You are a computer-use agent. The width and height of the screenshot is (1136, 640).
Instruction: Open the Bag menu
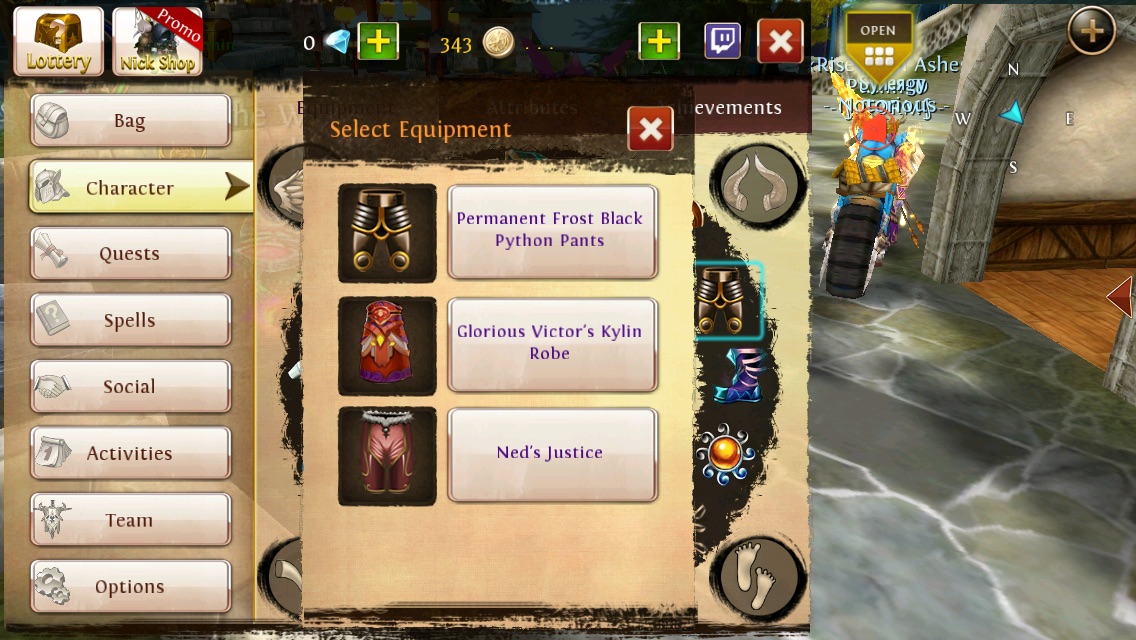[131, 121]
